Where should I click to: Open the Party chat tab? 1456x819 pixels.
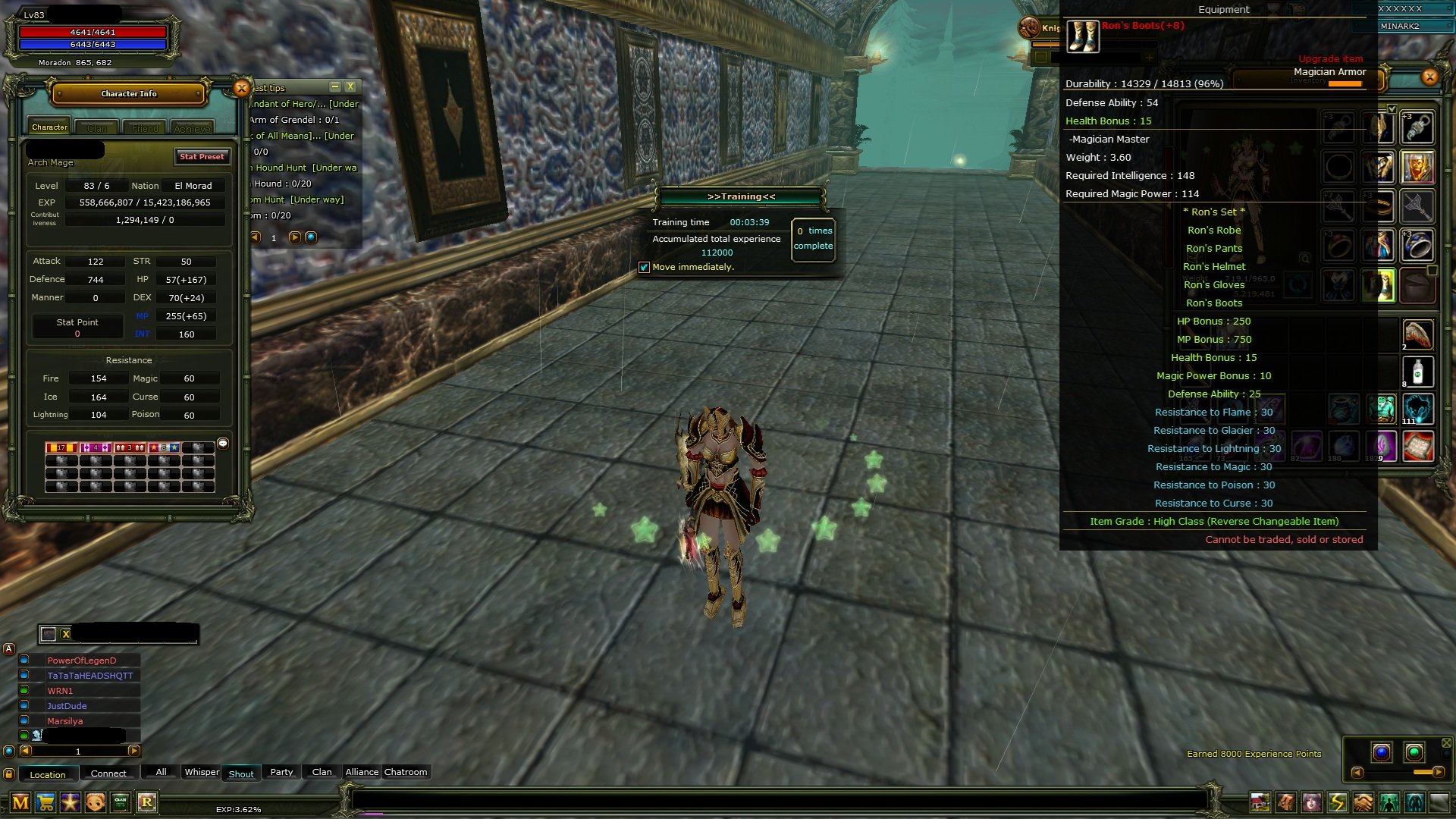tap(281, 772)
